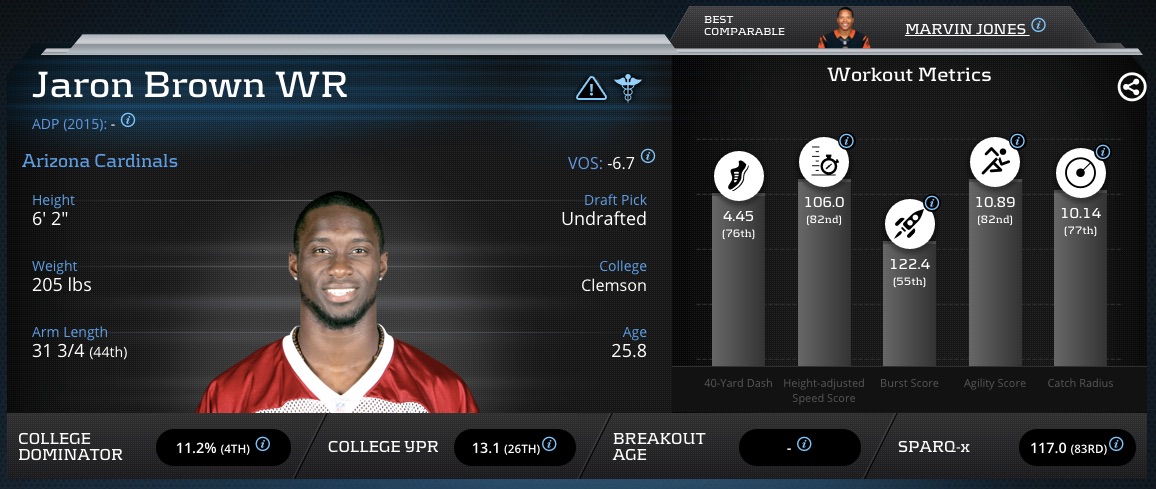Image resolution: width=1156 pixels, height=489 pixels.
Task: Select the Agility Score runner icon
Action: (995, 163)
